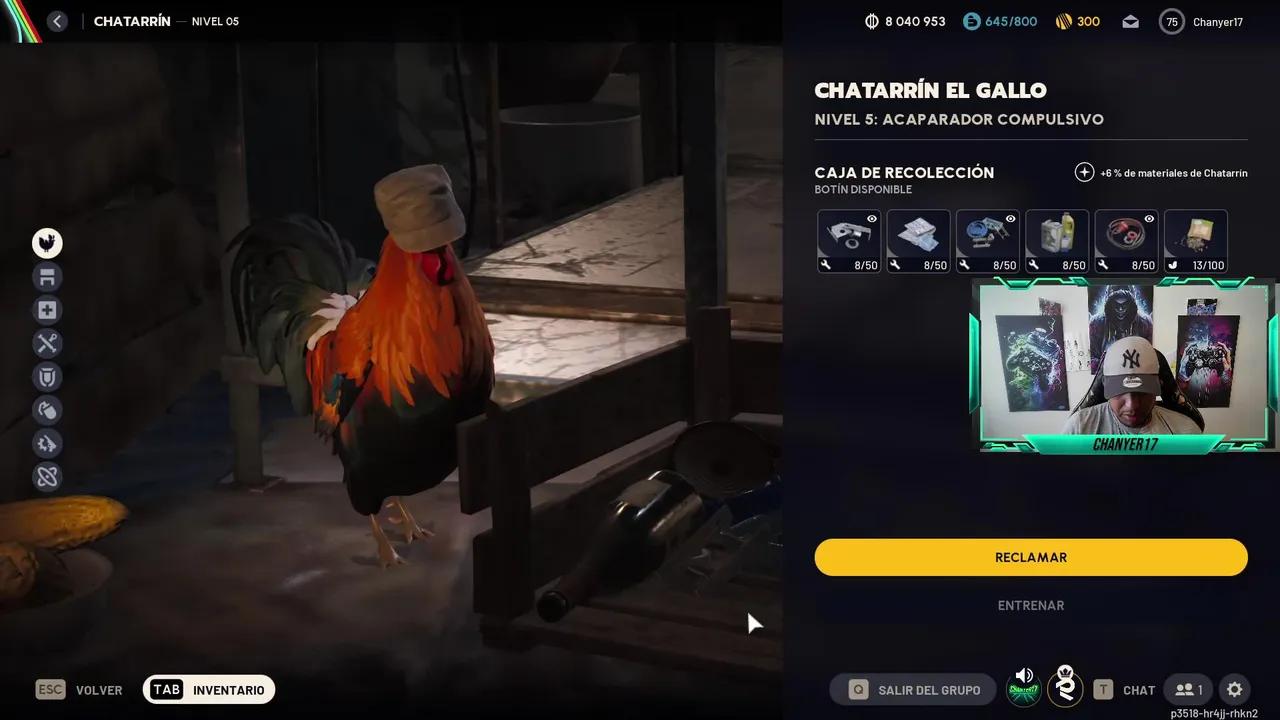1280x720 pixels.
Task: Select the atom icon at the sidebar bottom
Action: point(47,476)
